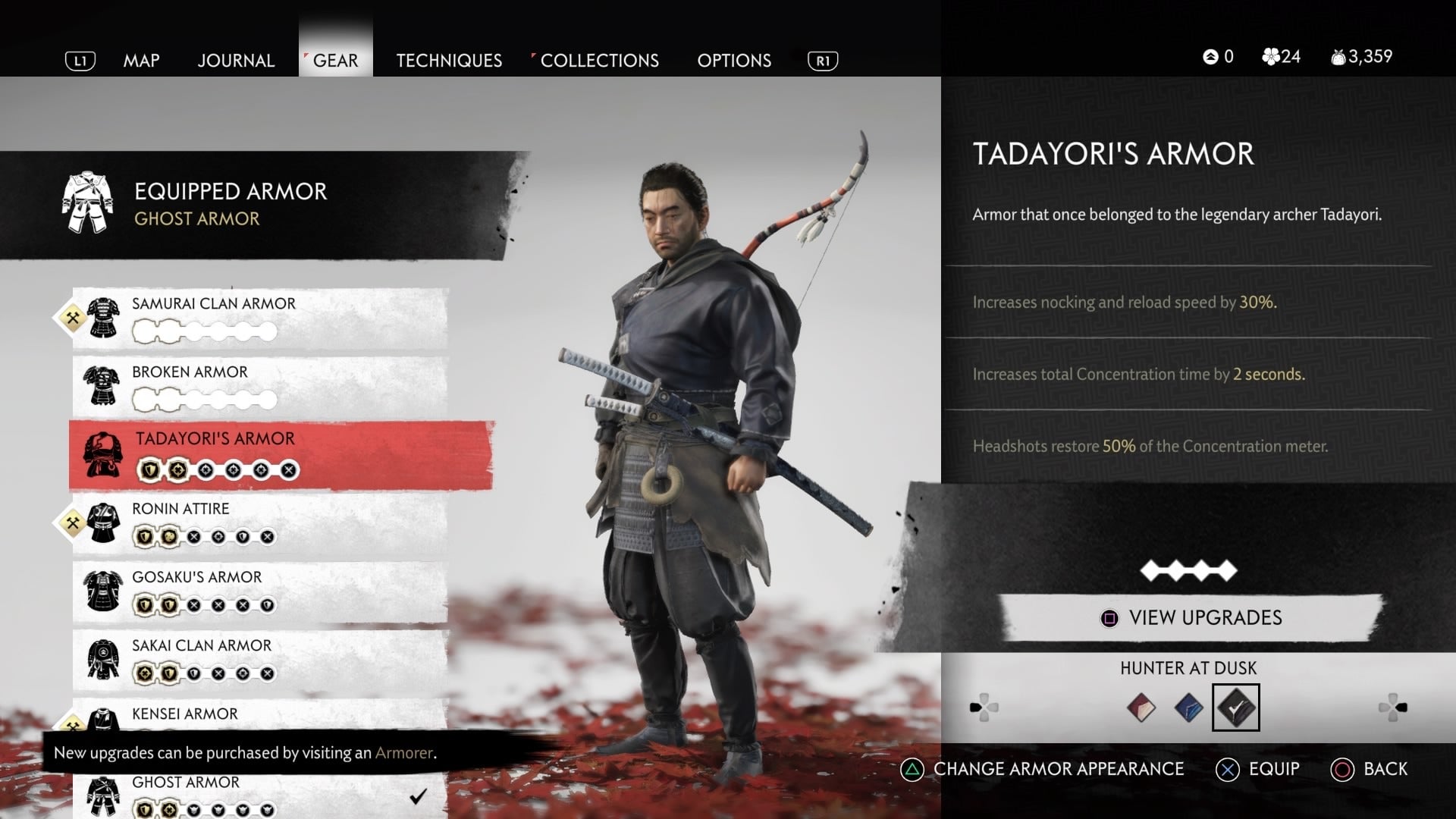The image size is (1456, 819).
Task: Select the currently equipped Hunter at Dusk dye
Action: tap(1237, 707)
